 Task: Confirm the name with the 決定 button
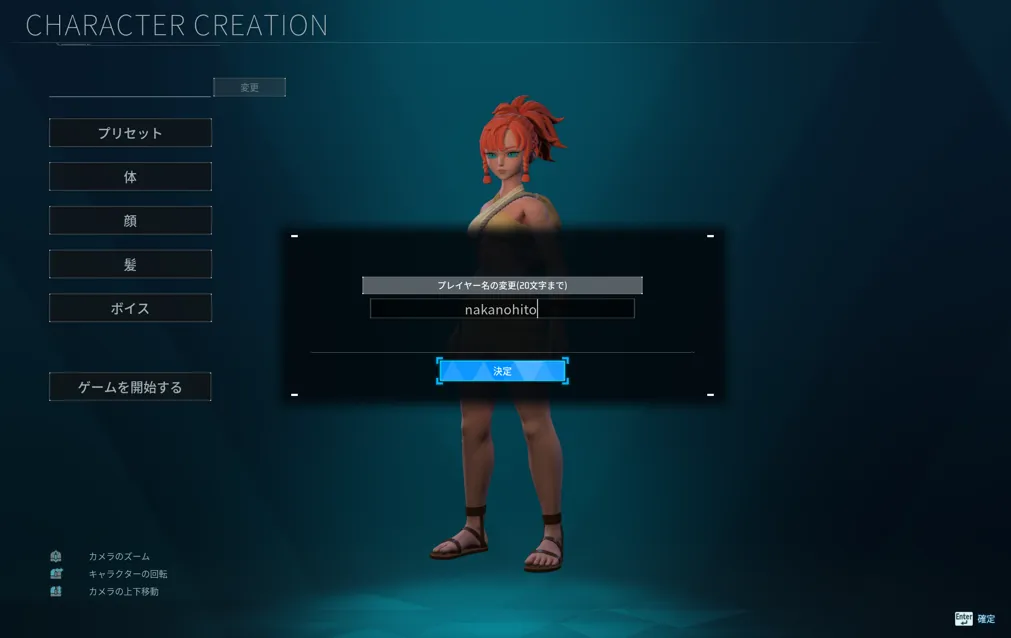pos(502,371)
